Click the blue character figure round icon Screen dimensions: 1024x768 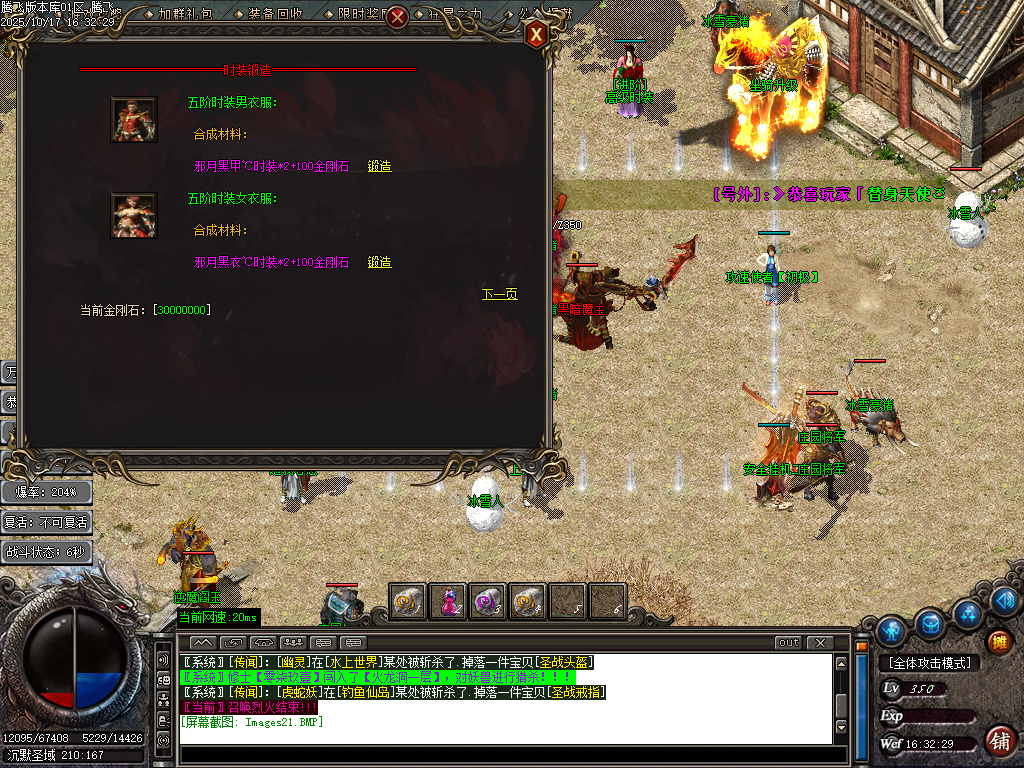890,630
